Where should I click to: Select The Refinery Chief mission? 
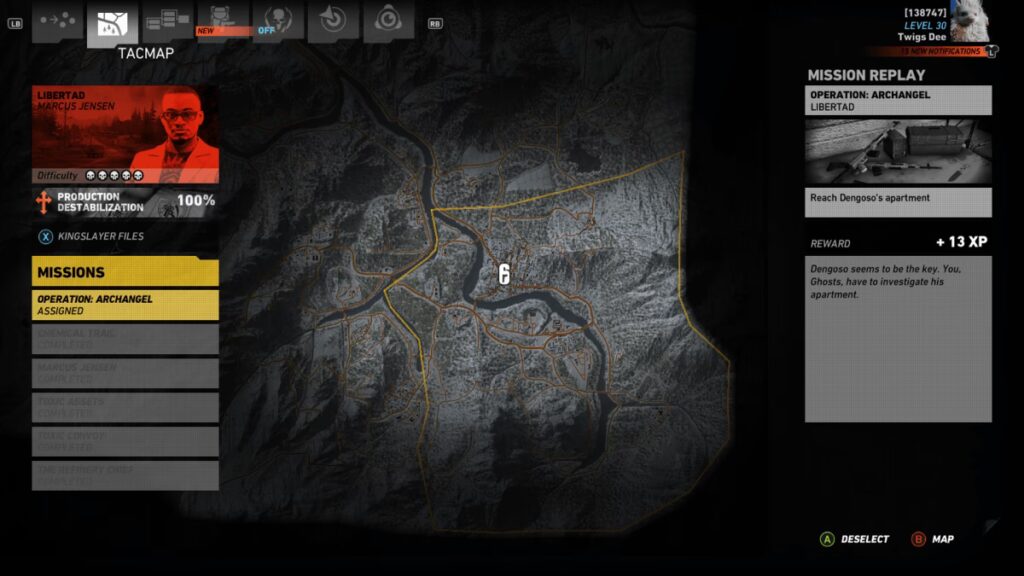pos(125,475)
